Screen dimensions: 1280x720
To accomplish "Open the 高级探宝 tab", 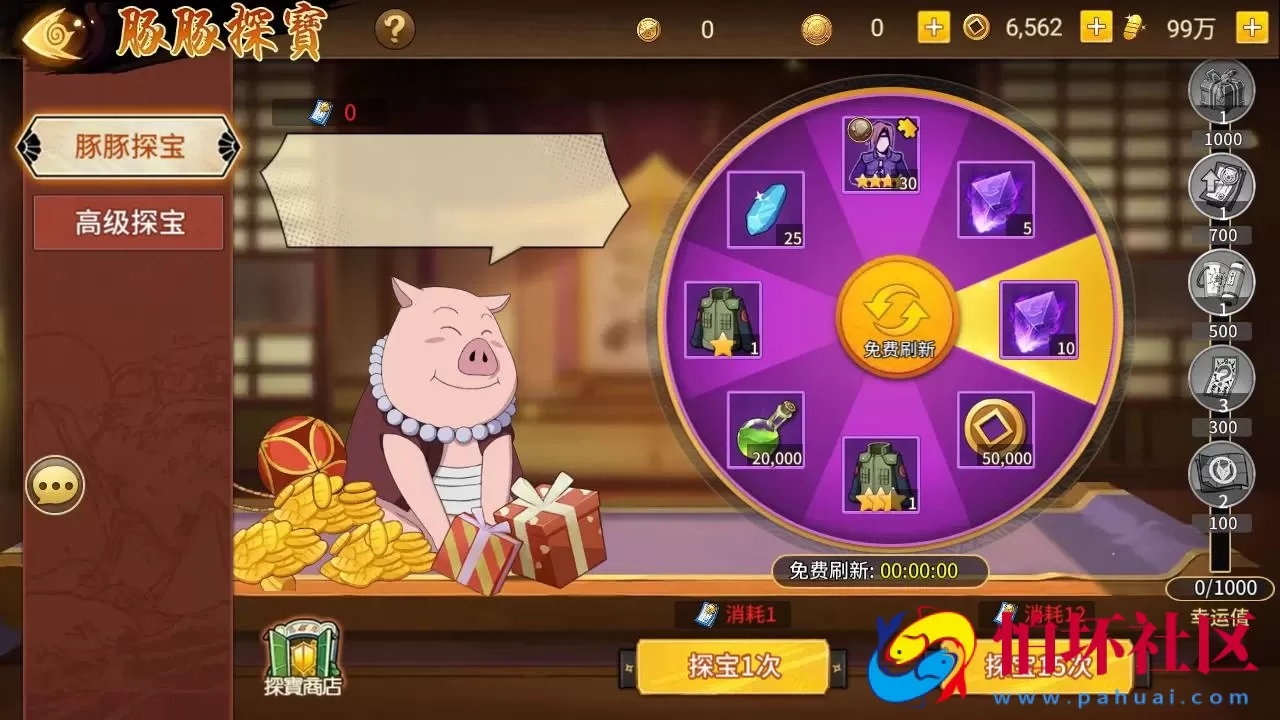I will 127,222.
